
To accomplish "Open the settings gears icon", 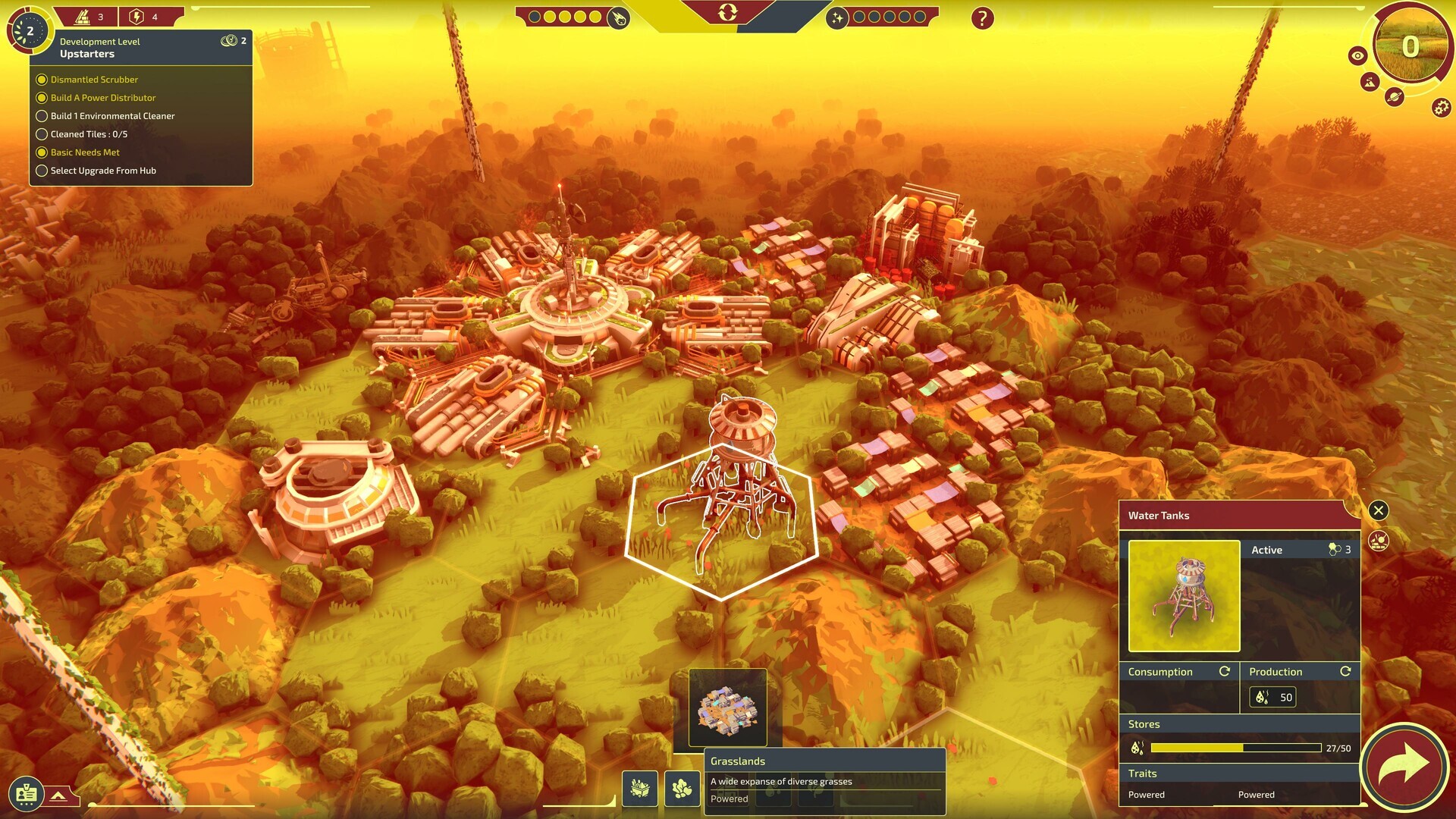I will (1441, 108).
